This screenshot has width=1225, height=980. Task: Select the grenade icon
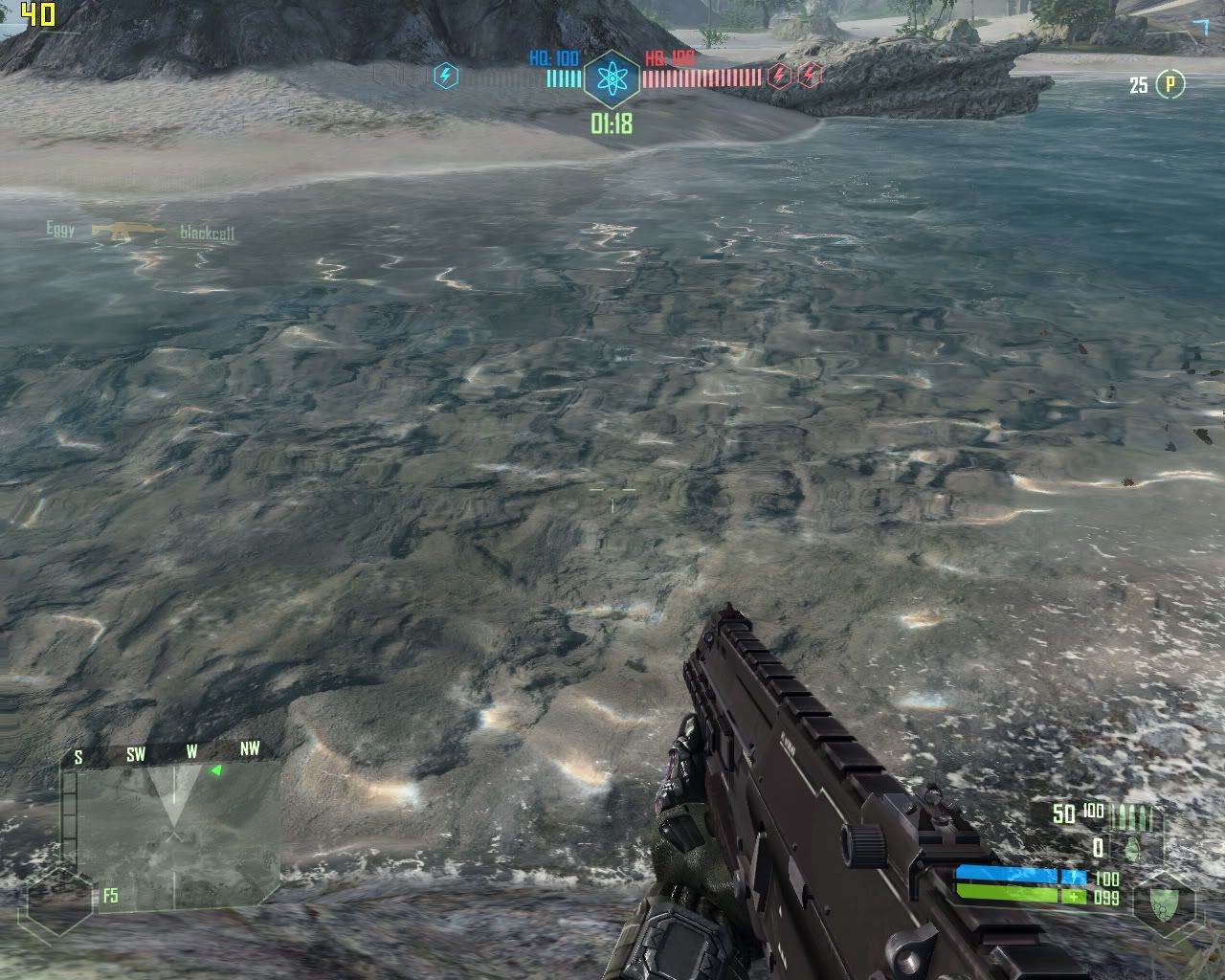pyautogui.click(x=1132, y=847)
